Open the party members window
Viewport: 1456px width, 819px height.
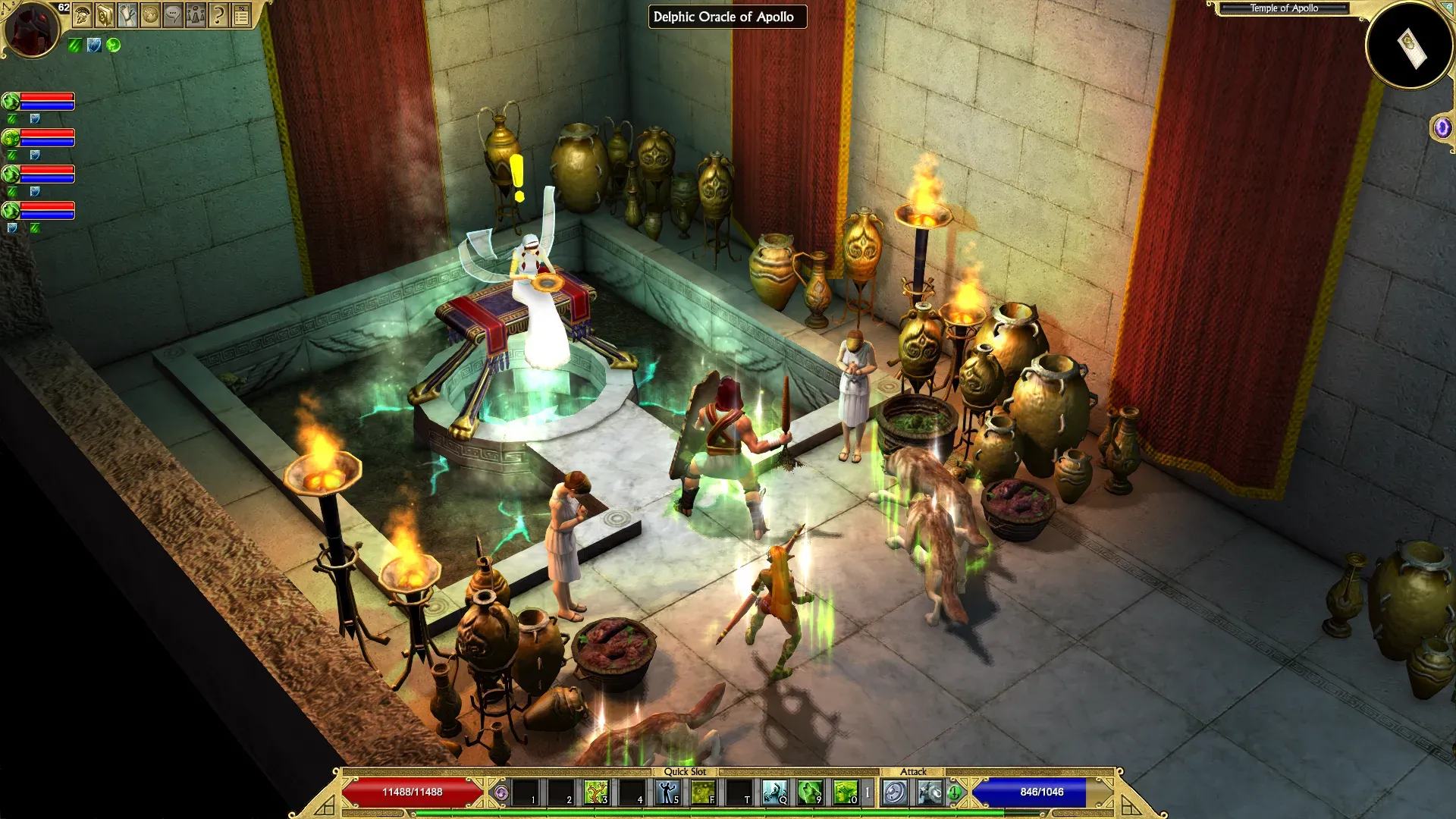[196, 14]
